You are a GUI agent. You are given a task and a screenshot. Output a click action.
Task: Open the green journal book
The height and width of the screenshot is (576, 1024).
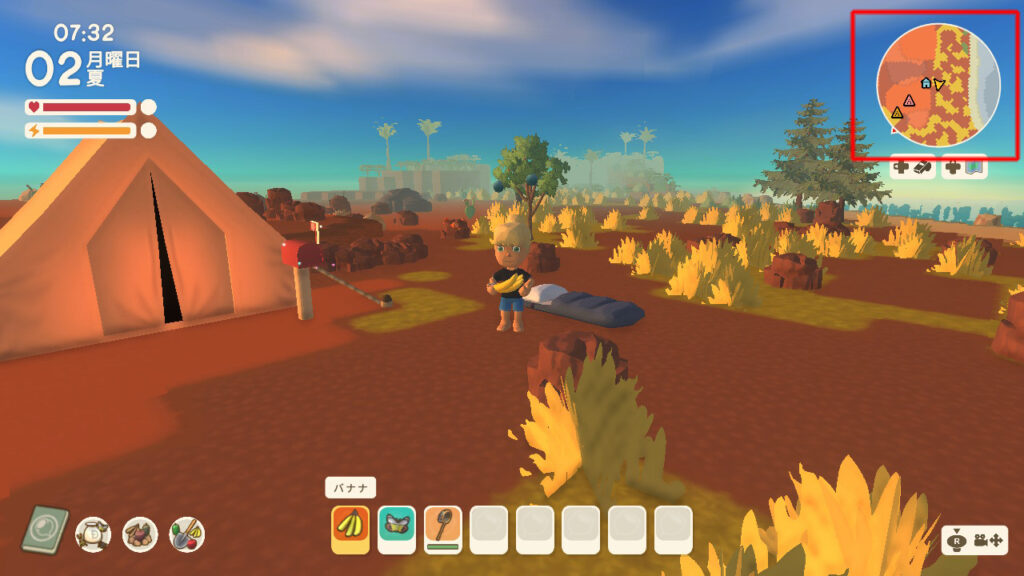(x=45, y=530)
